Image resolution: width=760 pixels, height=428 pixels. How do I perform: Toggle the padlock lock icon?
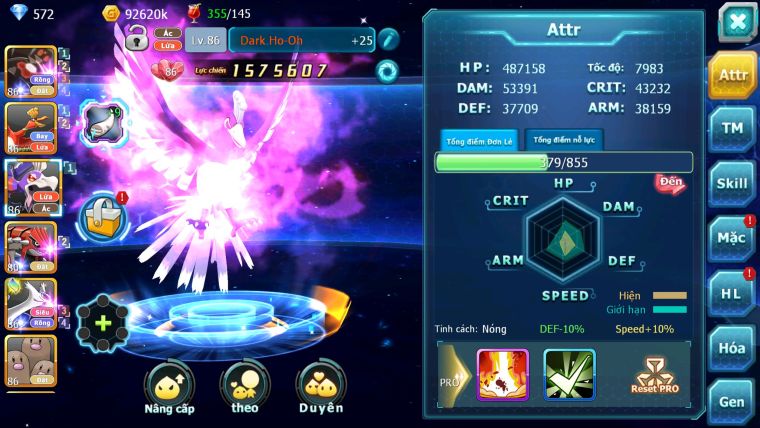coord(137,39)
